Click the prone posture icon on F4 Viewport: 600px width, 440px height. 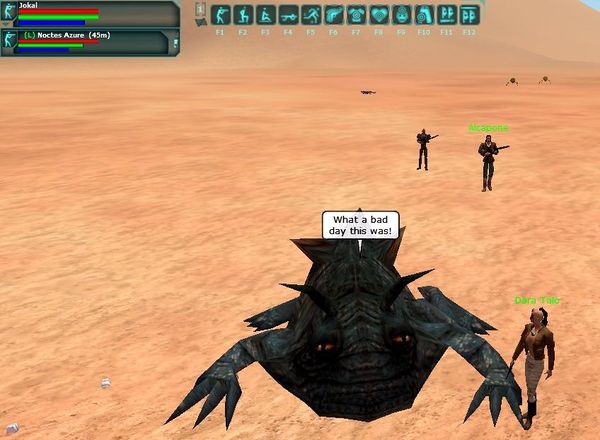point(288,15)
